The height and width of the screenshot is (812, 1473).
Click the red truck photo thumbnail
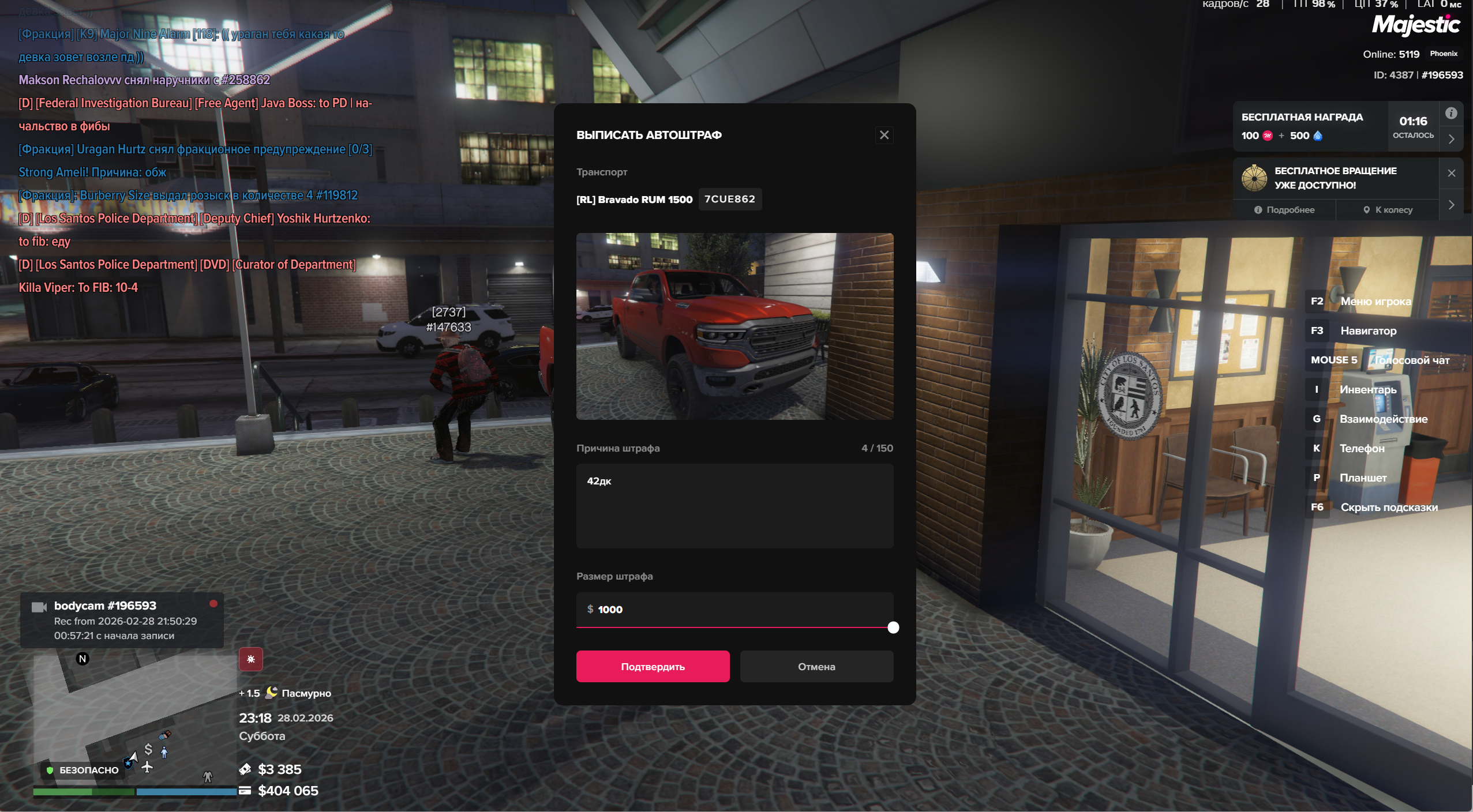pos(734,326)
